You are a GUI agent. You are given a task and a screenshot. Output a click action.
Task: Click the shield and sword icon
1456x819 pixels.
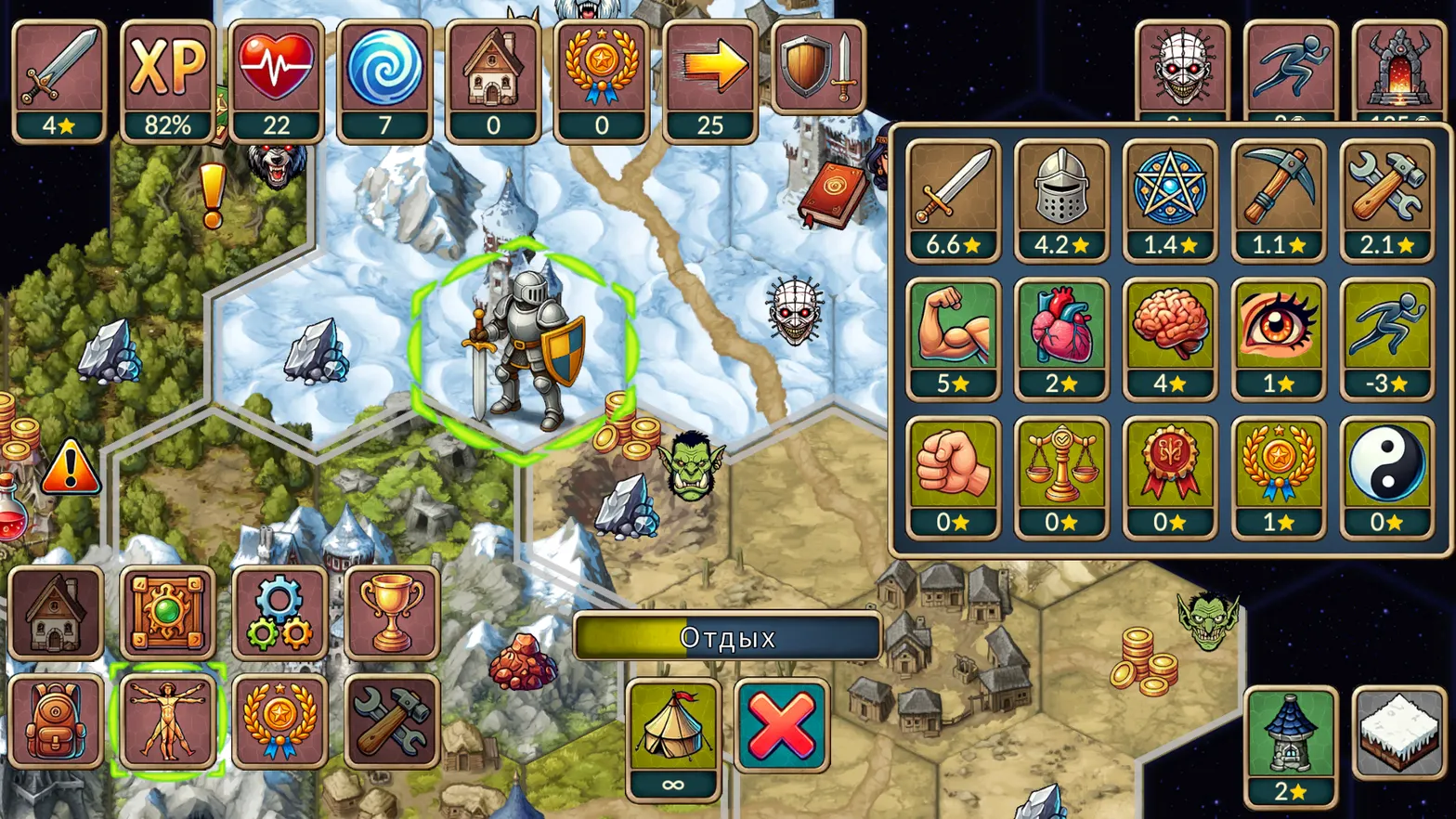818,67
